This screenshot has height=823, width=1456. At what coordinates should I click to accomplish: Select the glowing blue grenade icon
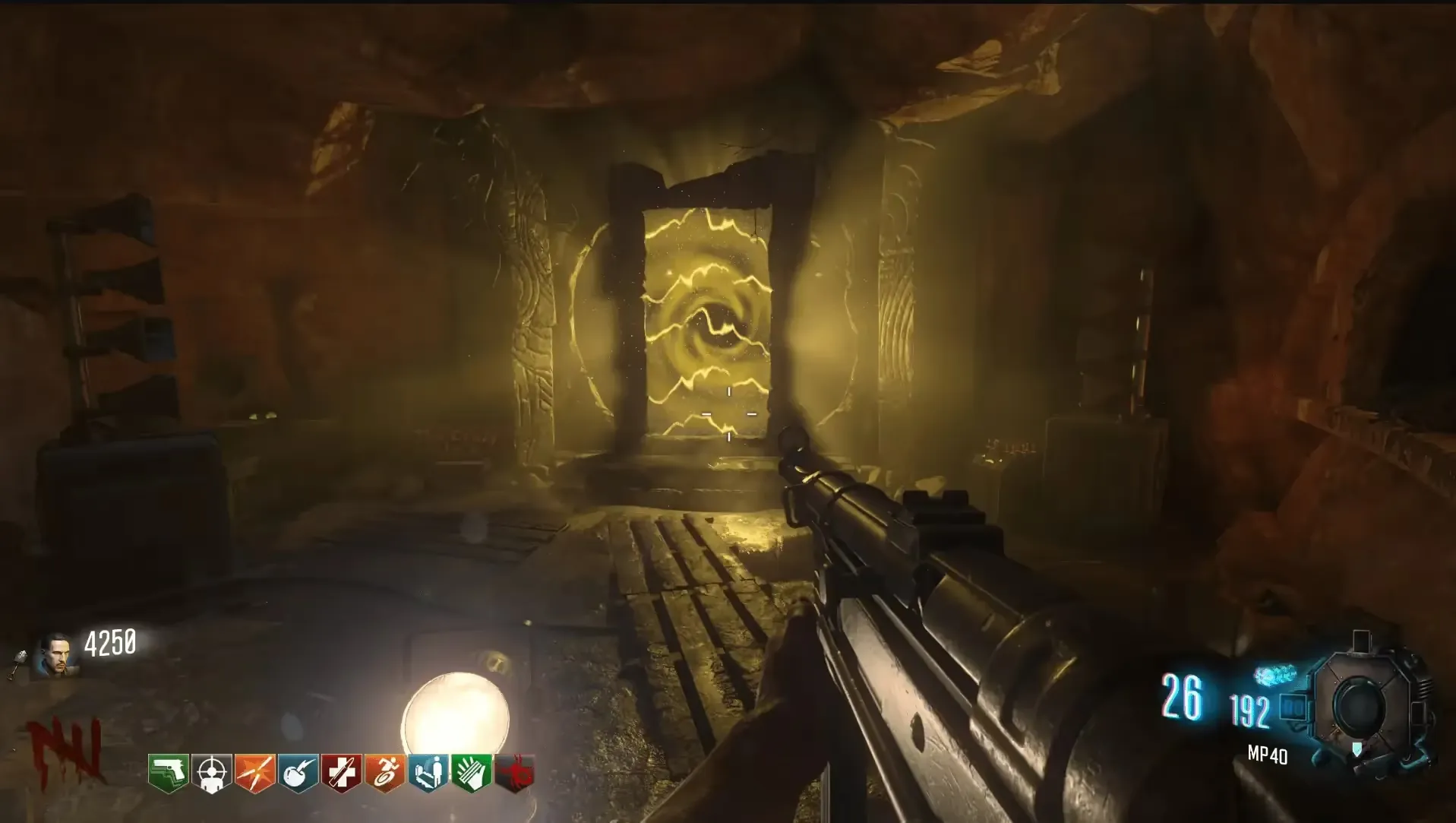1274,675
